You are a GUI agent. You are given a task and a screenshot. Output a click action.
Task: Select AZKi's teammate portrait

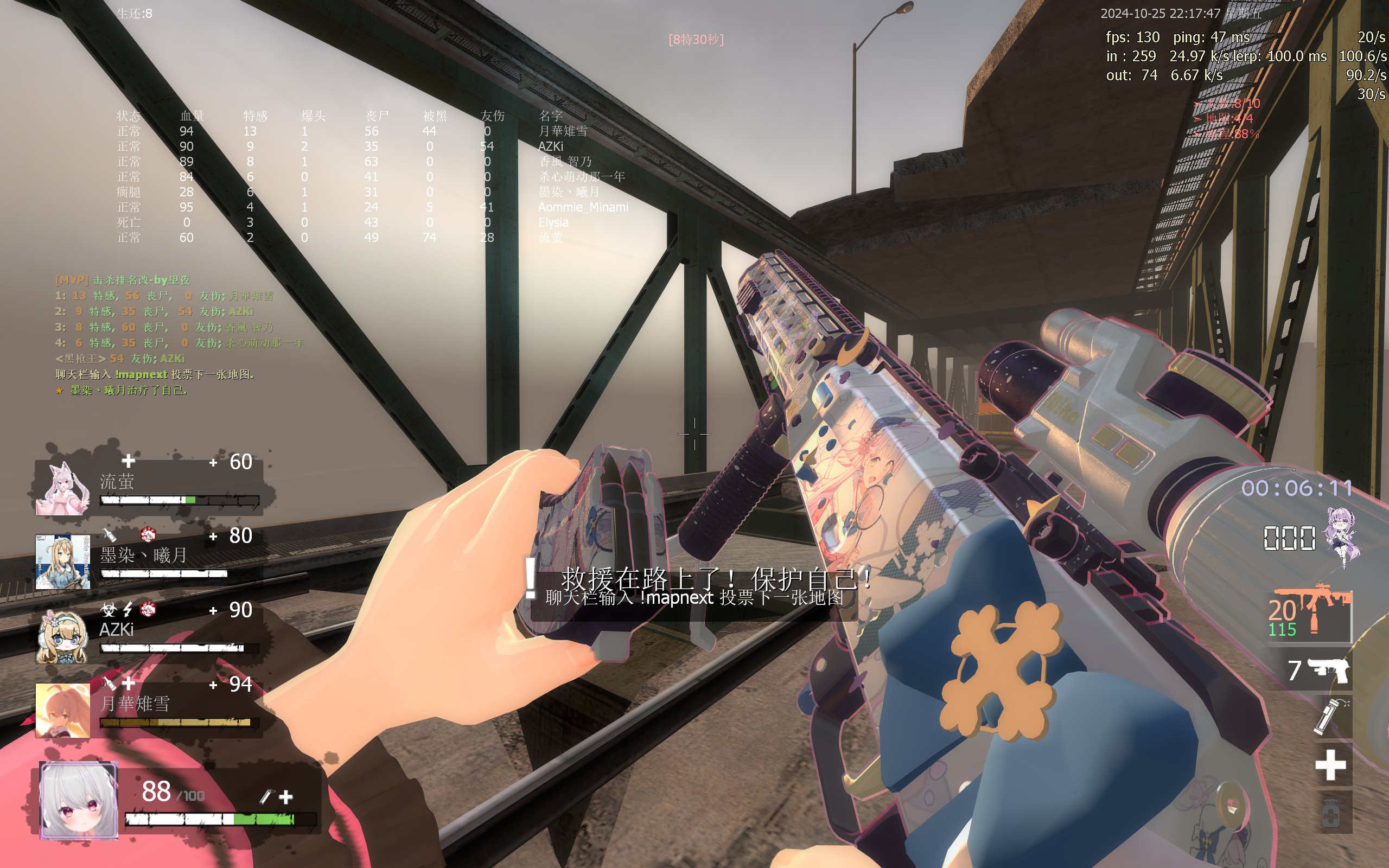pyautogui.click(x=62, y=636)
